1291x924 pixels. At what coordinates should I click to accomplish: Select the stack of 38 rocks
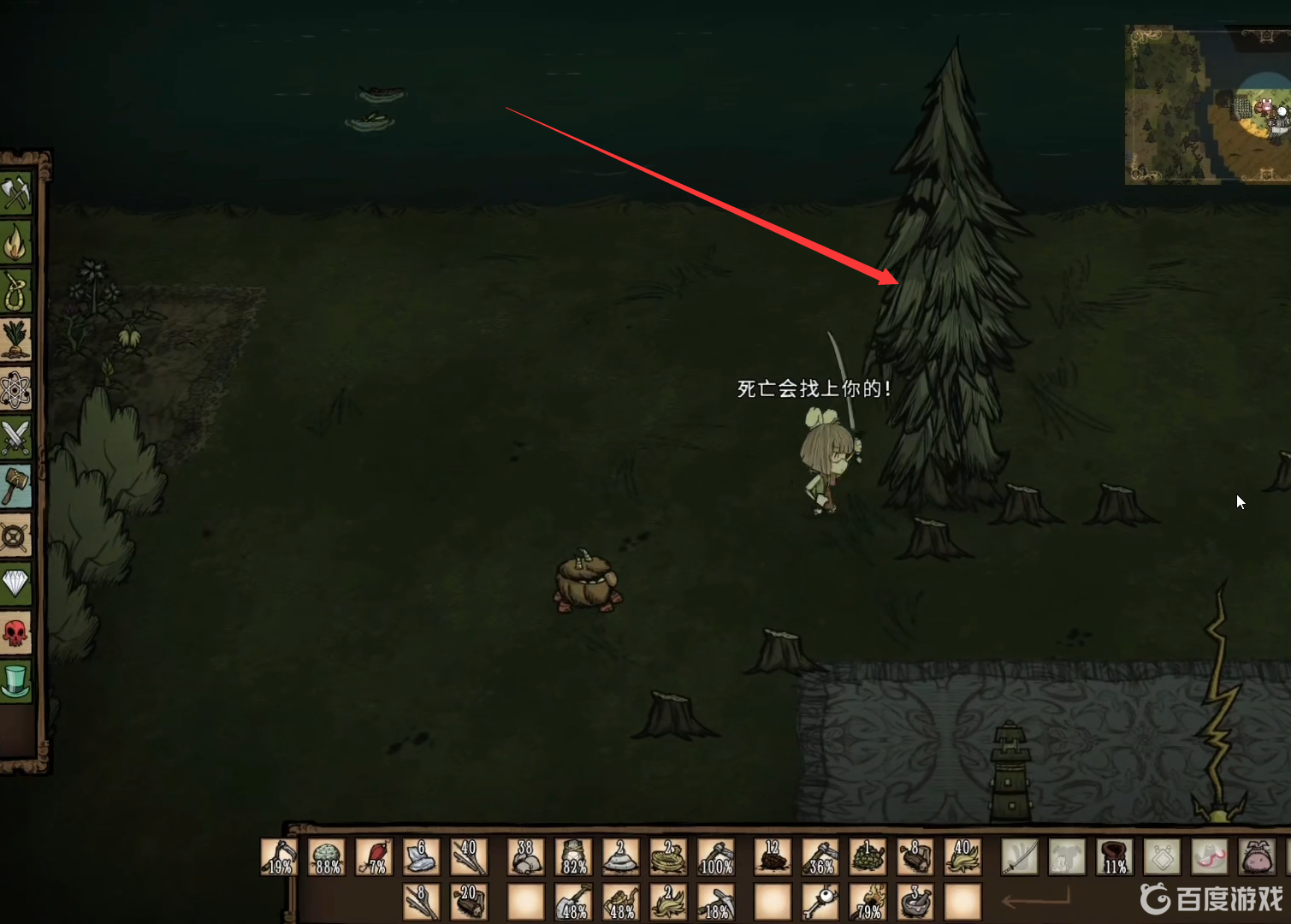coord(525,856)
